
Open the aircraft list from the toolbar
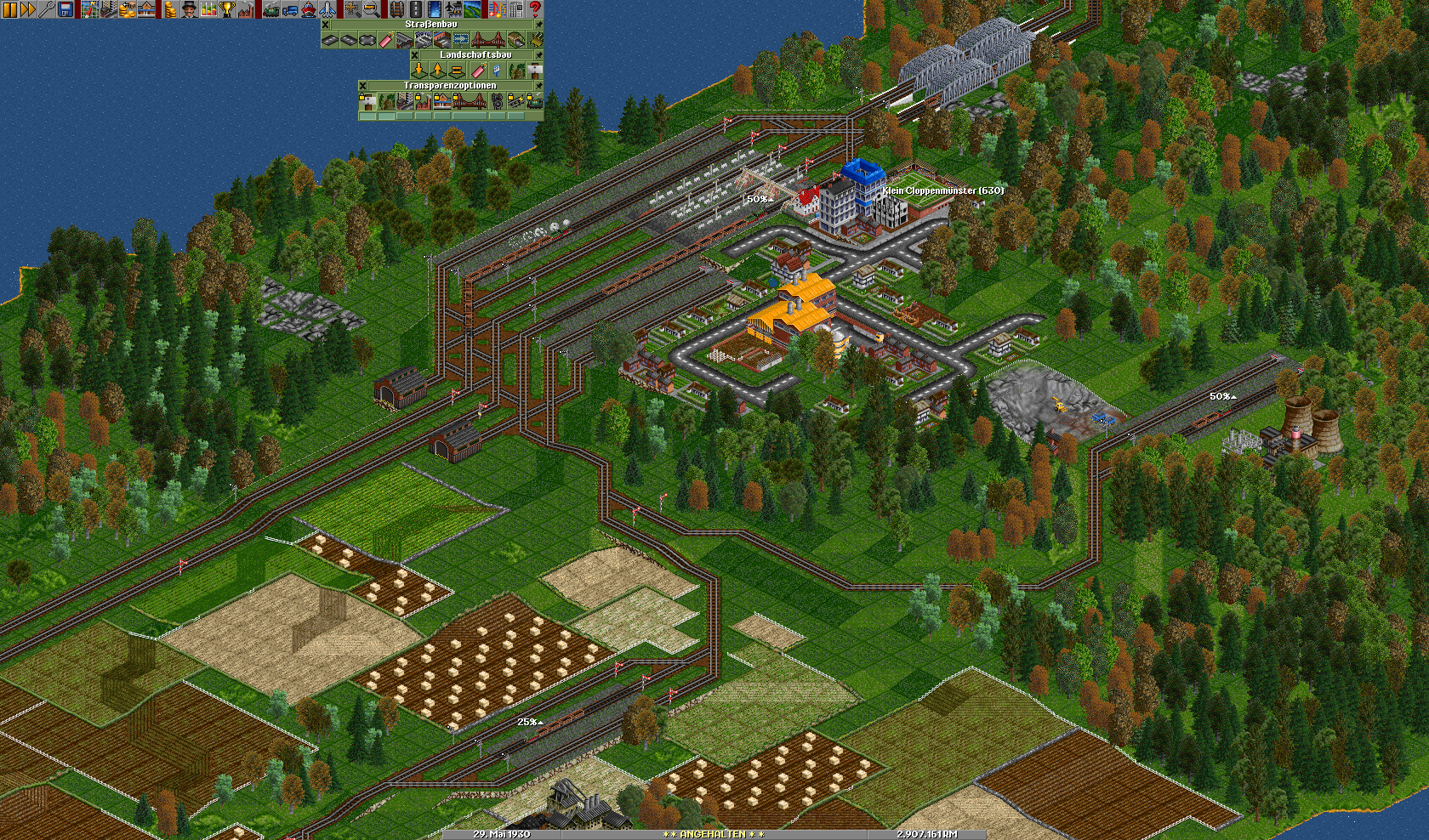(327, 9)
